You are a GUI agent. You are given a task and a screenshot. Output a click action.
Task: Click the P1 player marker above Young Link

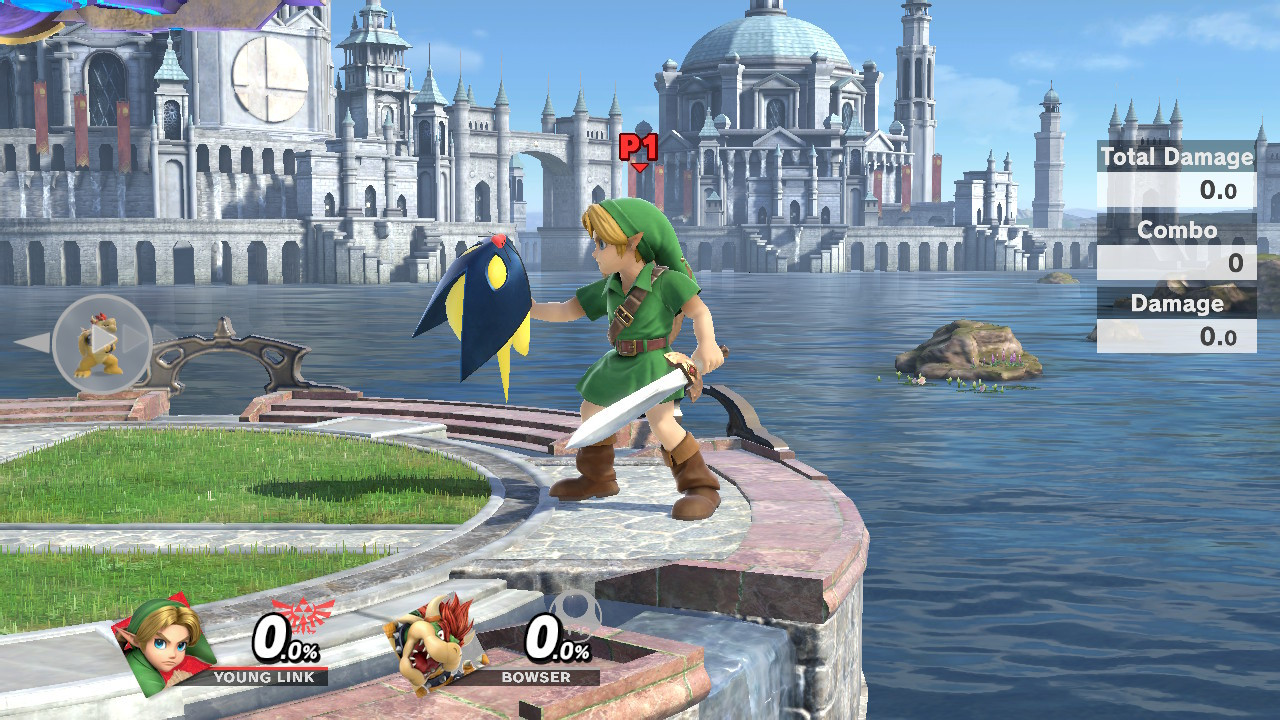point(638,148)
